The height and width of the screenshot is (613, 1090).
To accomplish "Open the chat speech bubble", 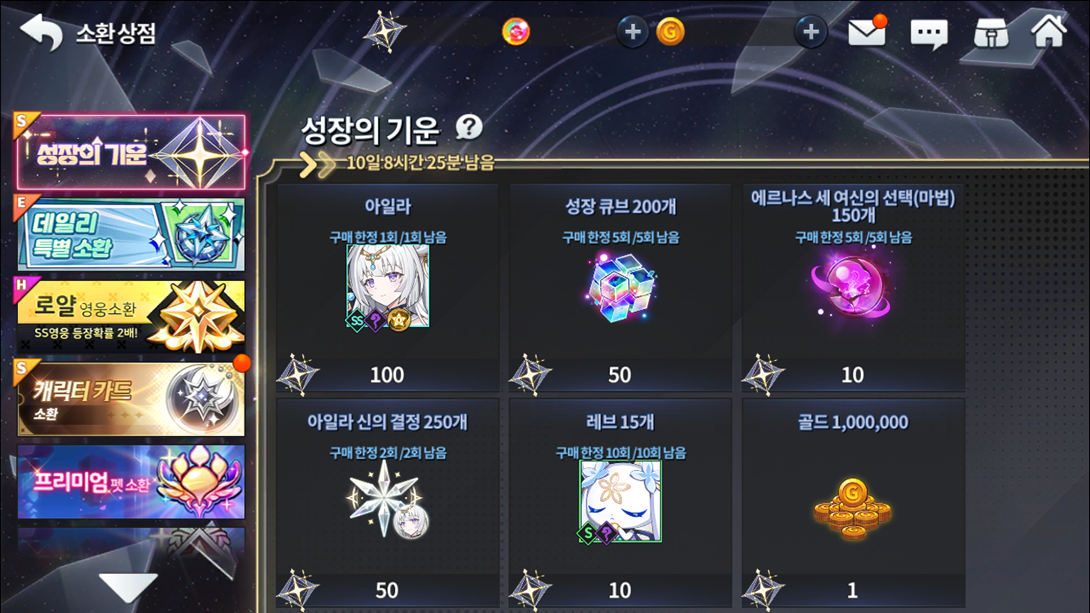I will [928, 33].
